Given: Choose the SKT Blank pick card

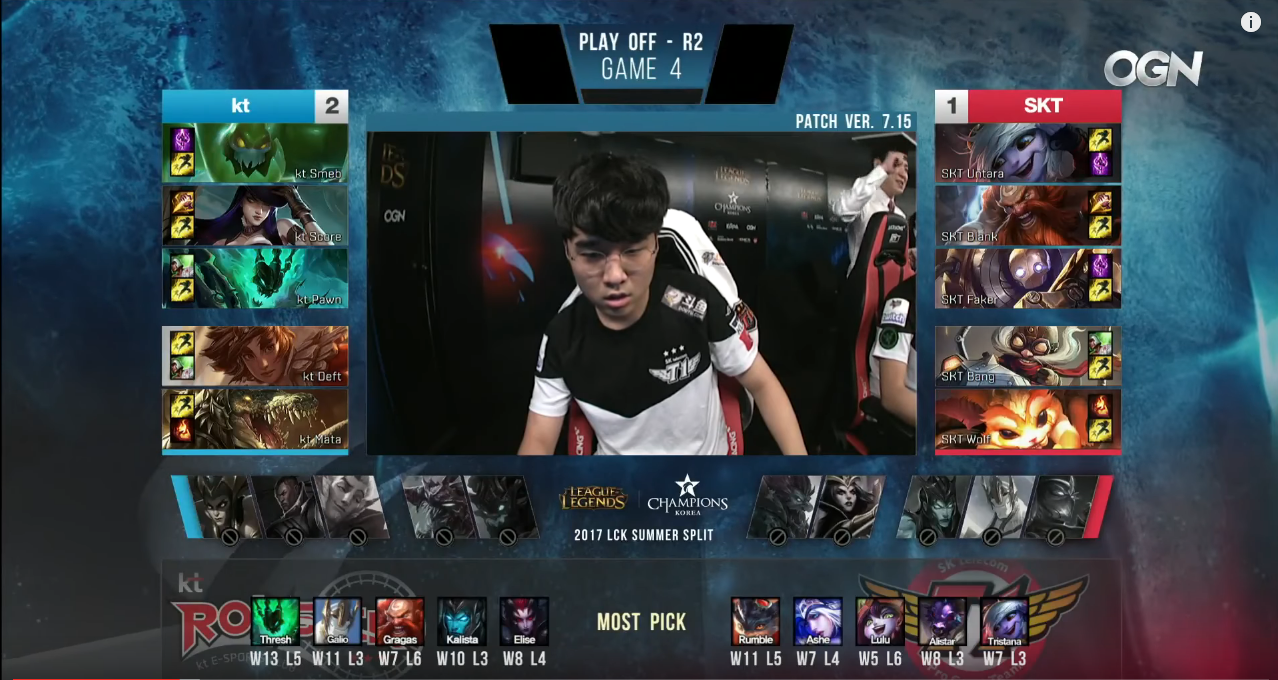Looking at the screenshot, I should tap(1027, 215).
